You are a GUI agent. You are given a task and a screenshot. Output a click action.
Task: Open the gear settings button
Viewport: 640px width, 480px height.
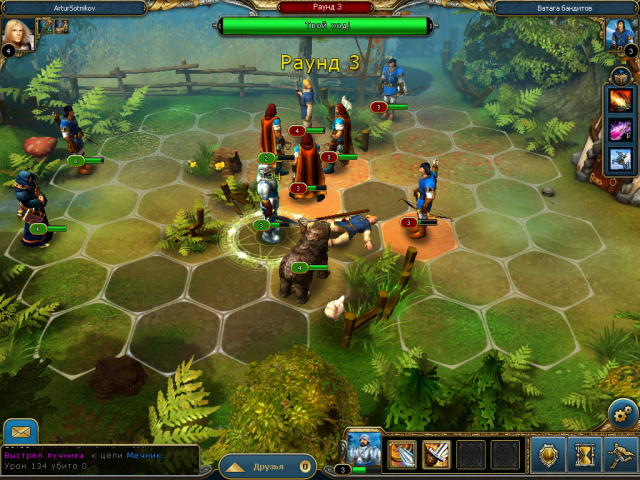[623, 411]
